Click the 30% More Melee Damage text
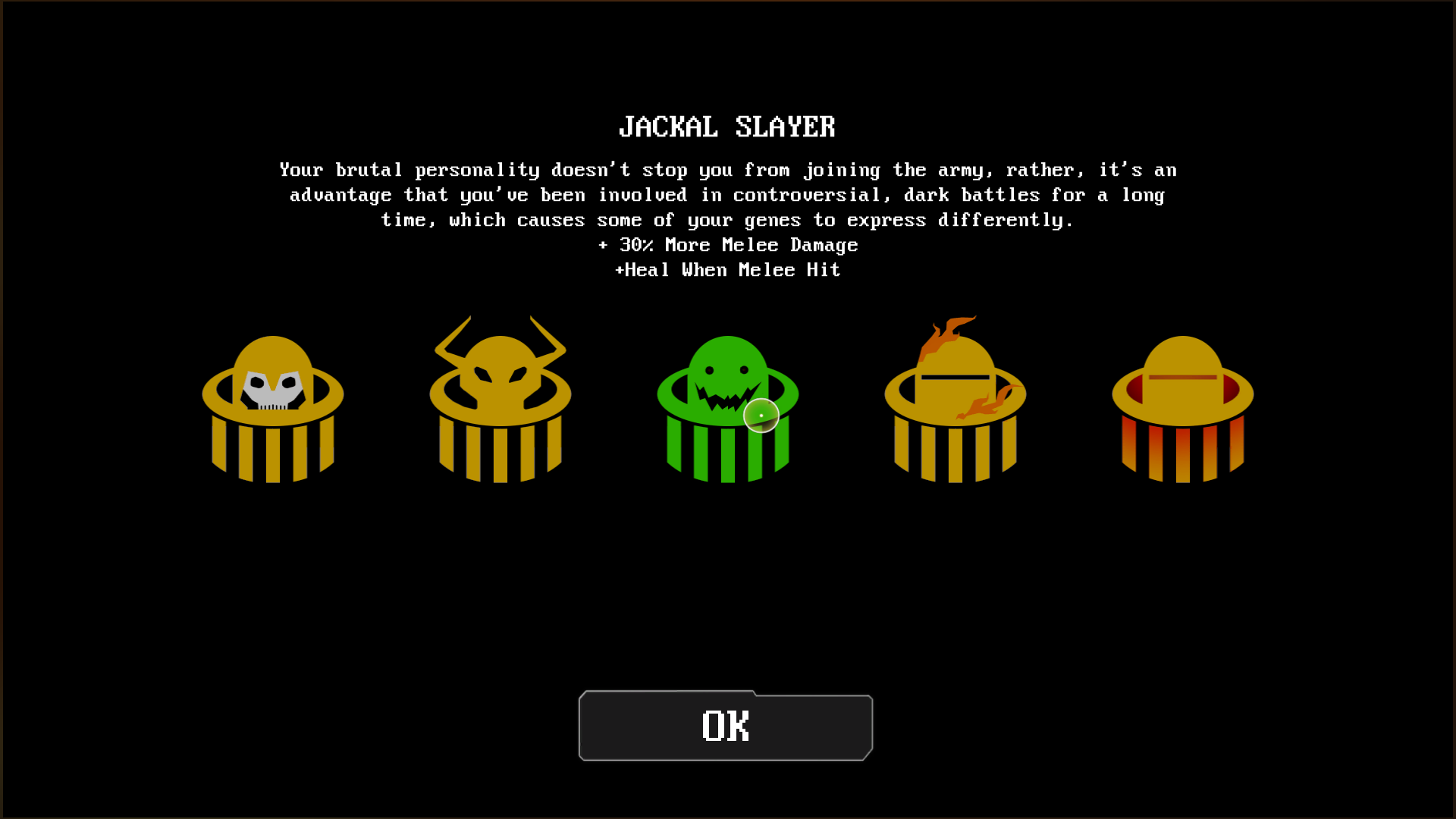 point(728,245)
